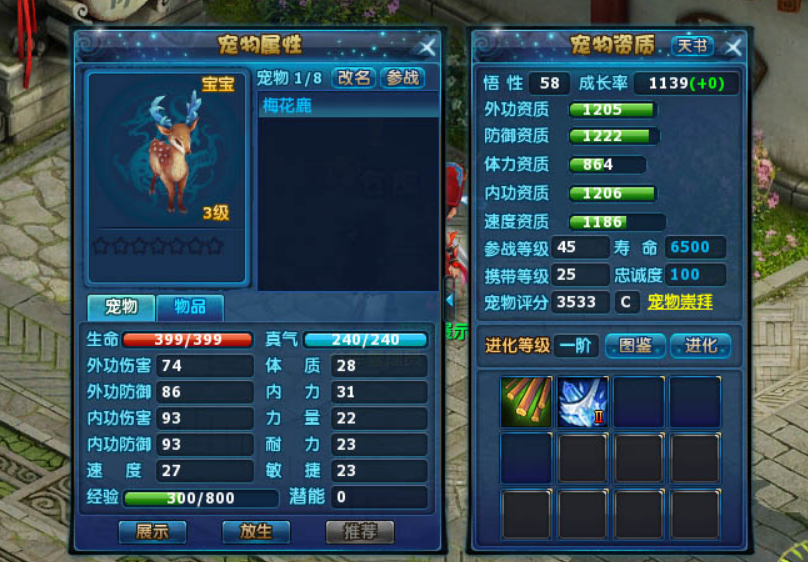This screenshot has width=808, height=562.
Task: Open the 图鉴 illustrated guide
Action: coord(635,346)
